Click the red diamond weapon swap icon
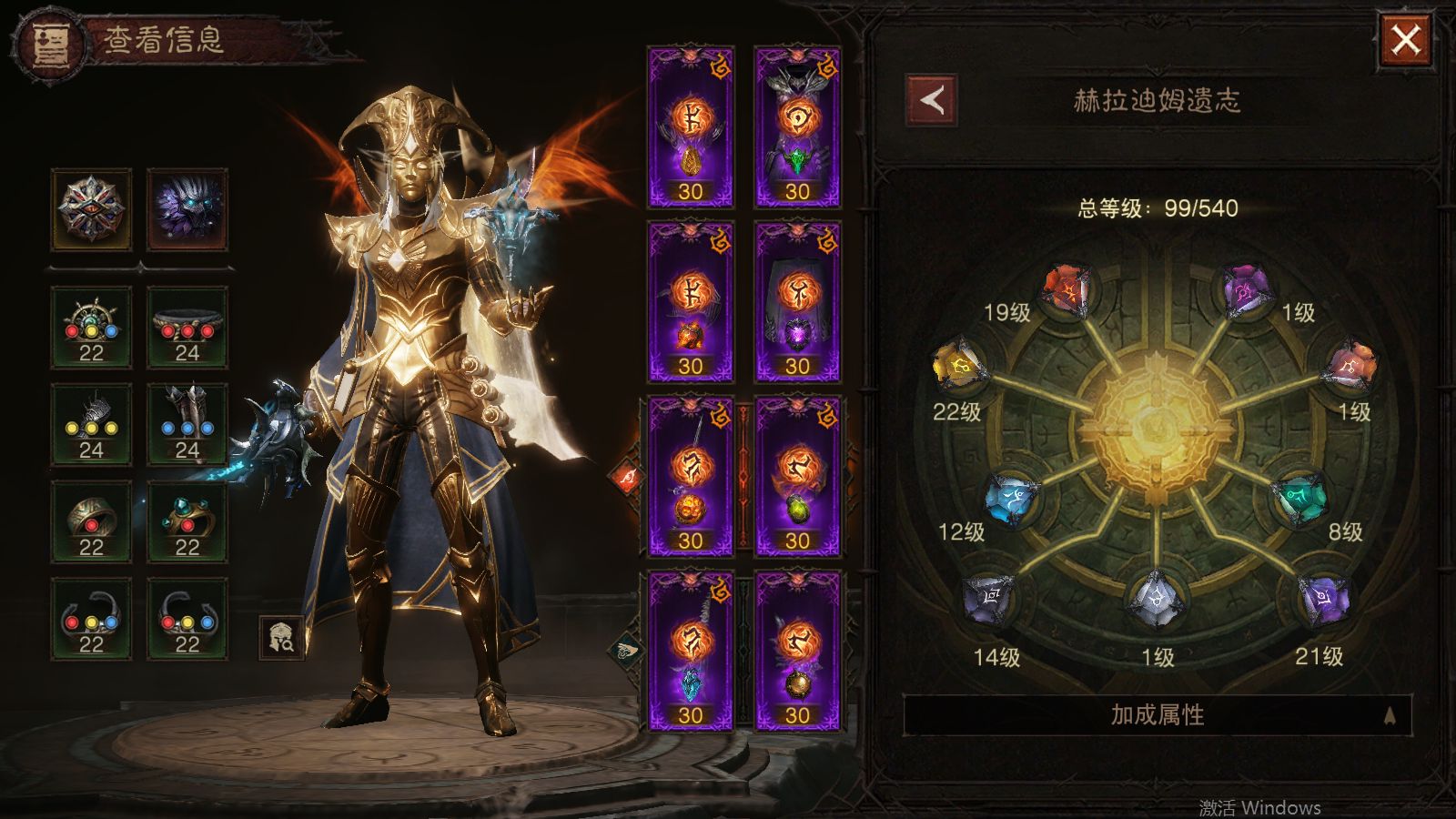 pyautogui.click(x=627, y=479)
